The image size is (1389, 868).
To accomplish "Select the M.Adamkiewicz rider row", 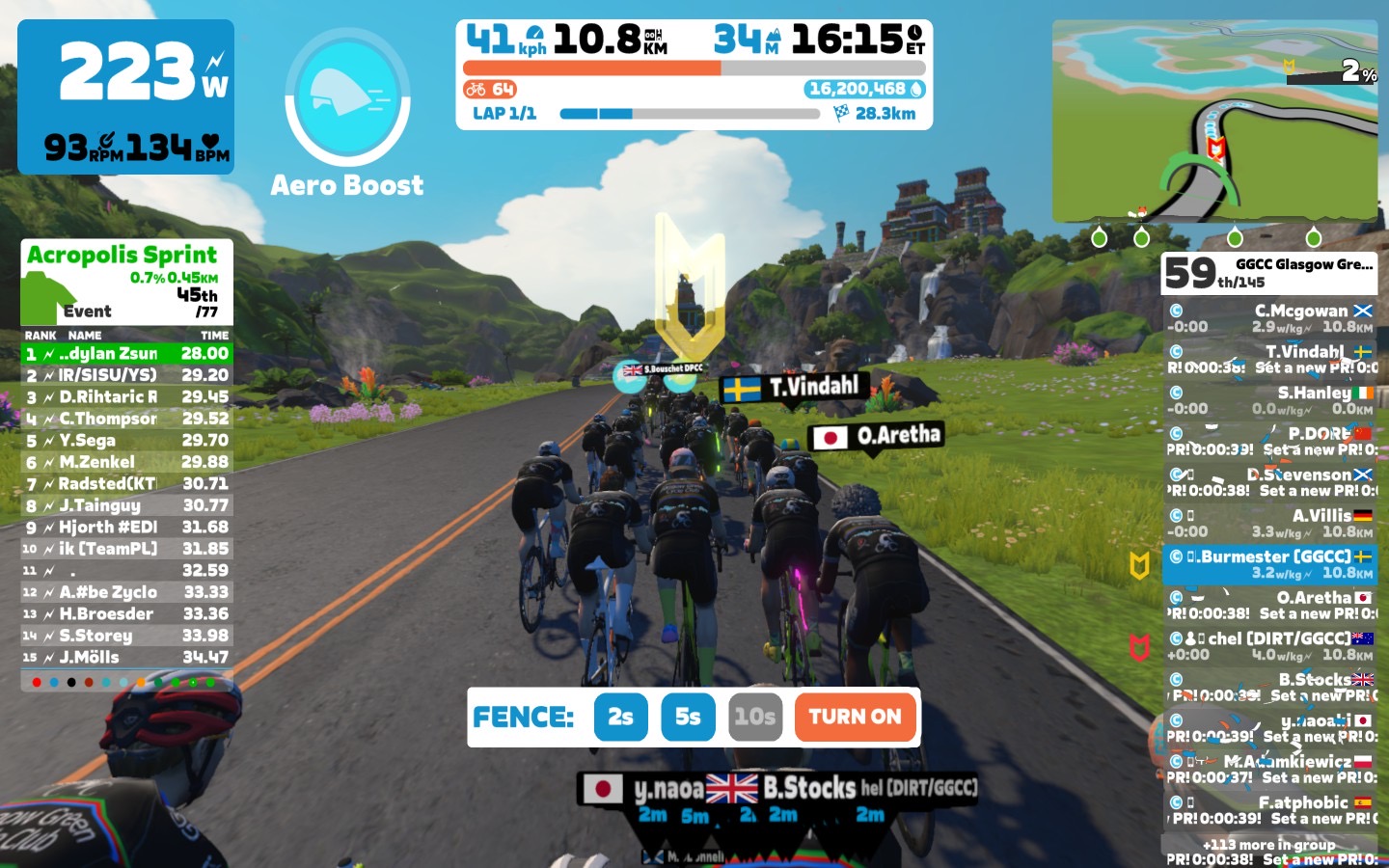I will tap(1269, 769).
